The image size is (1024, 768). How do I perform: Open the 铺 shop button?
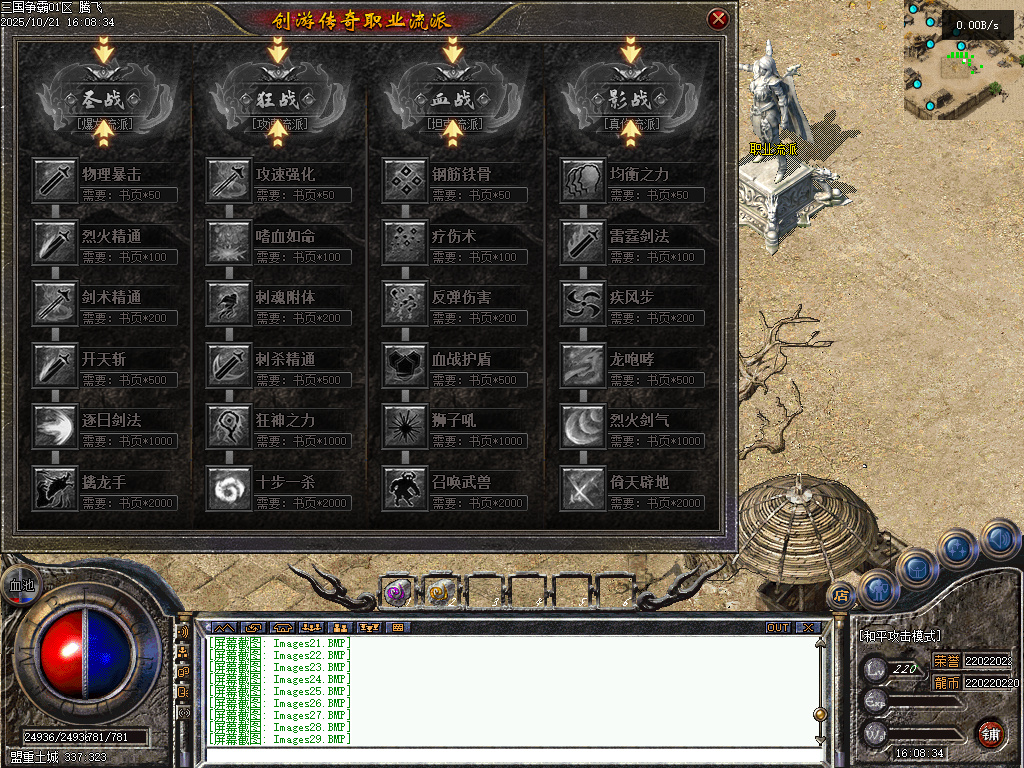(990, 733)
